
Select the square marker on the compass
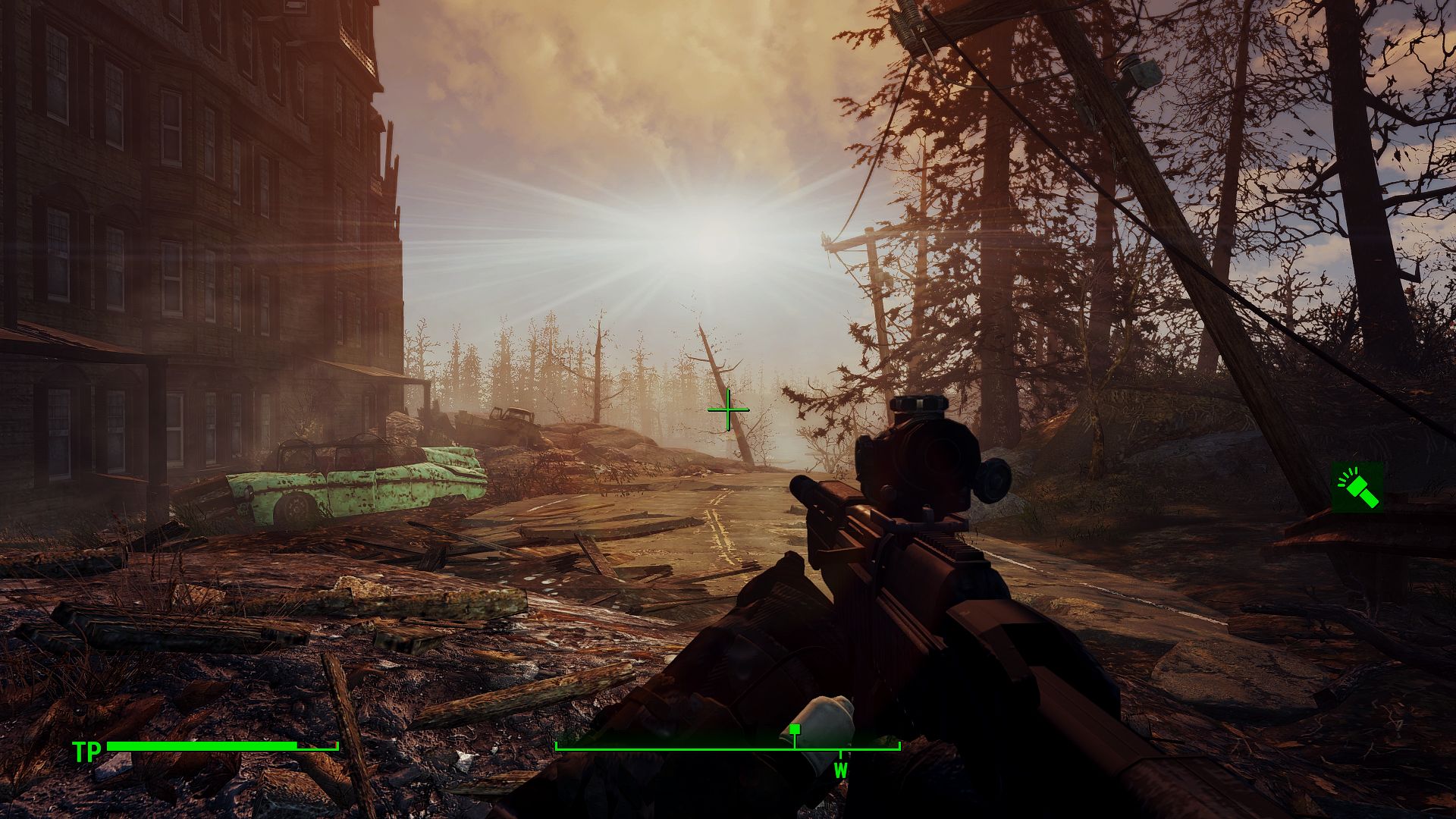[x=794, y=730]
